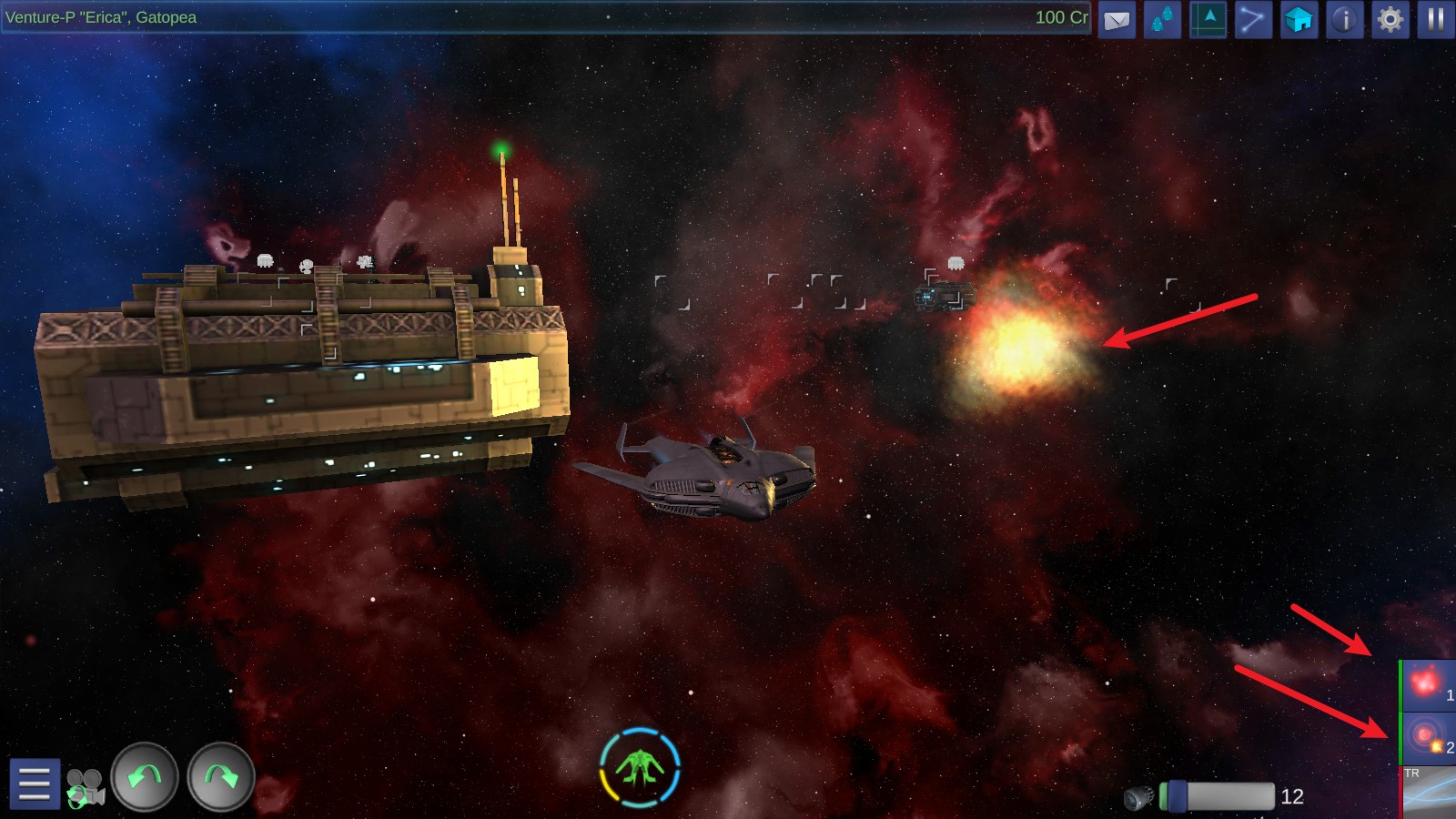Open the navigation map with arrow
This screenshot has width=1456, height=819.
[1208, 20]
